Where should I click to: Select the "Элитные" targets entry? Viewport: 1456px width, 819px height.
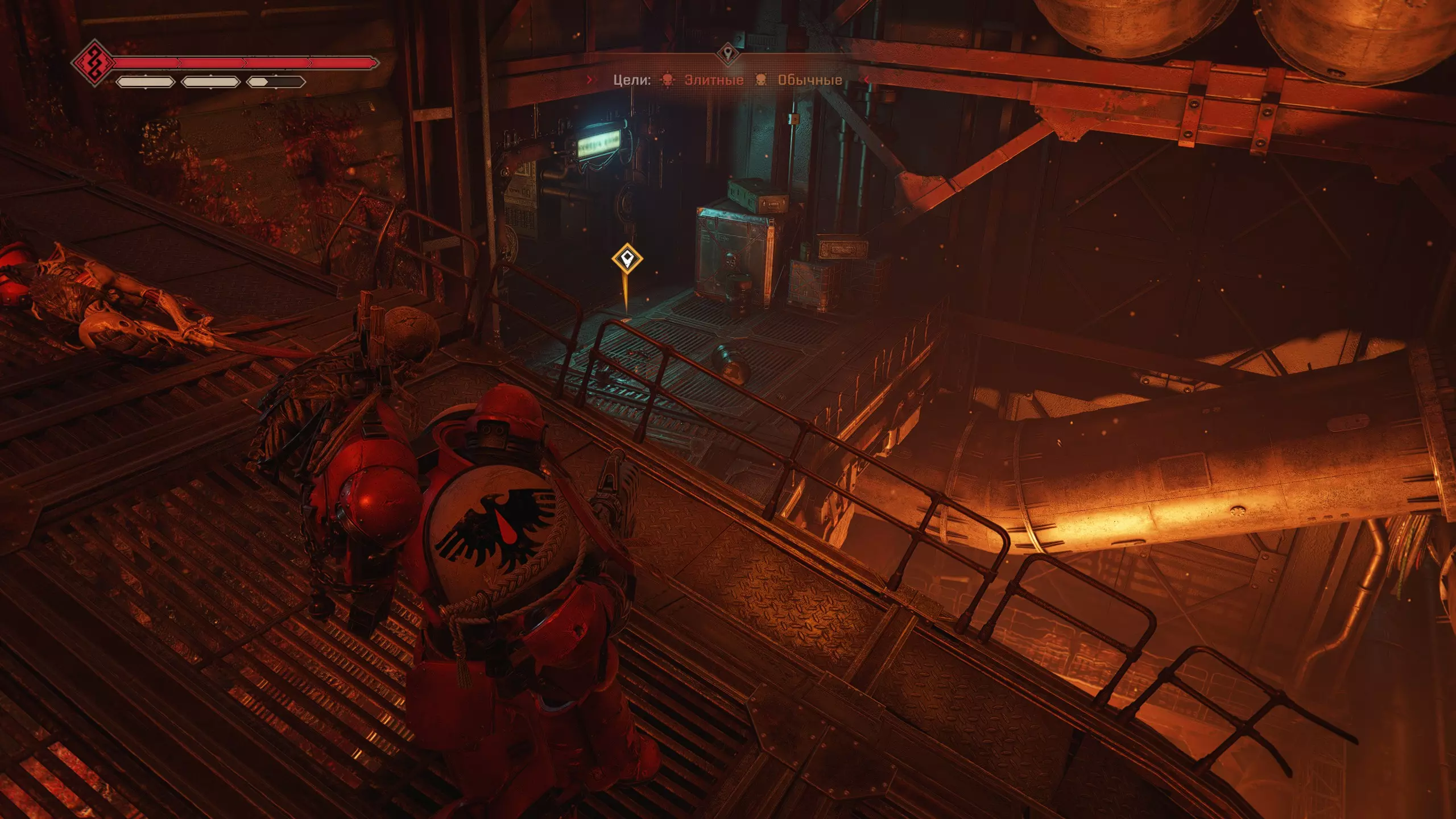713,80
